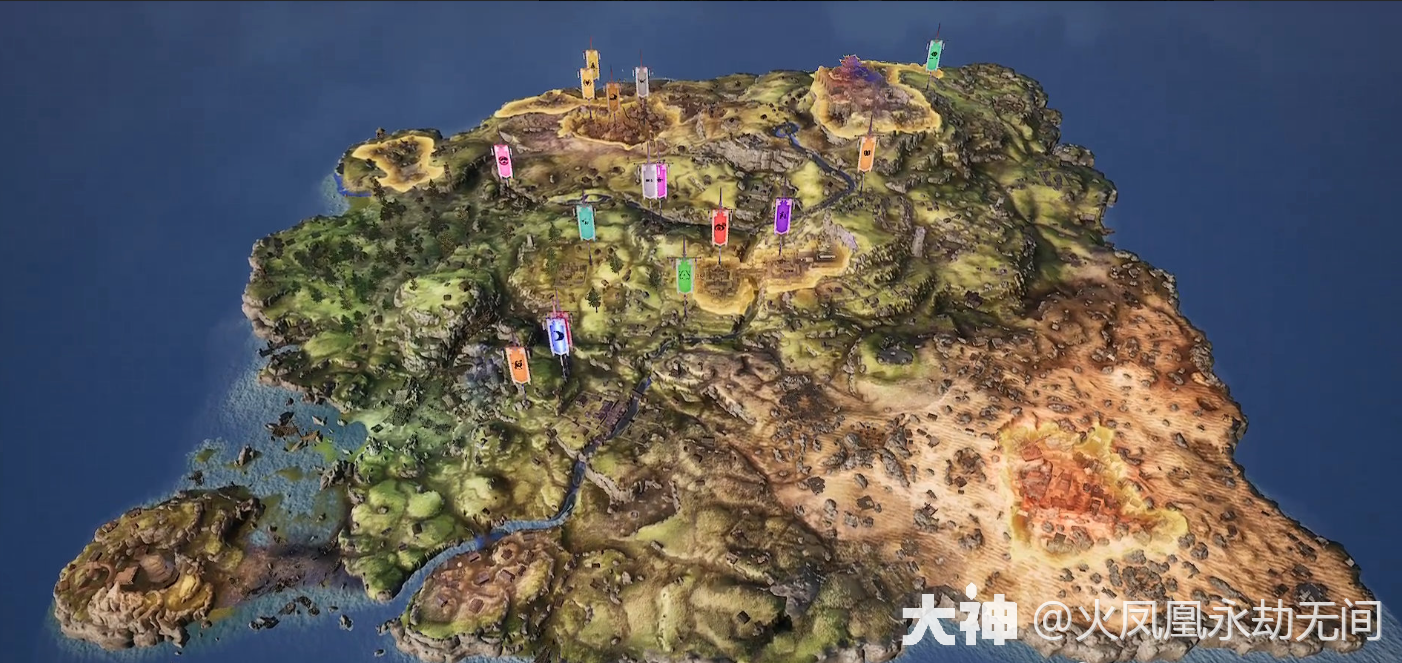The height and width of the screenshot is (663, 1402).
Task: Select the pink team banner marker
Action: click(x=503, y=161)
